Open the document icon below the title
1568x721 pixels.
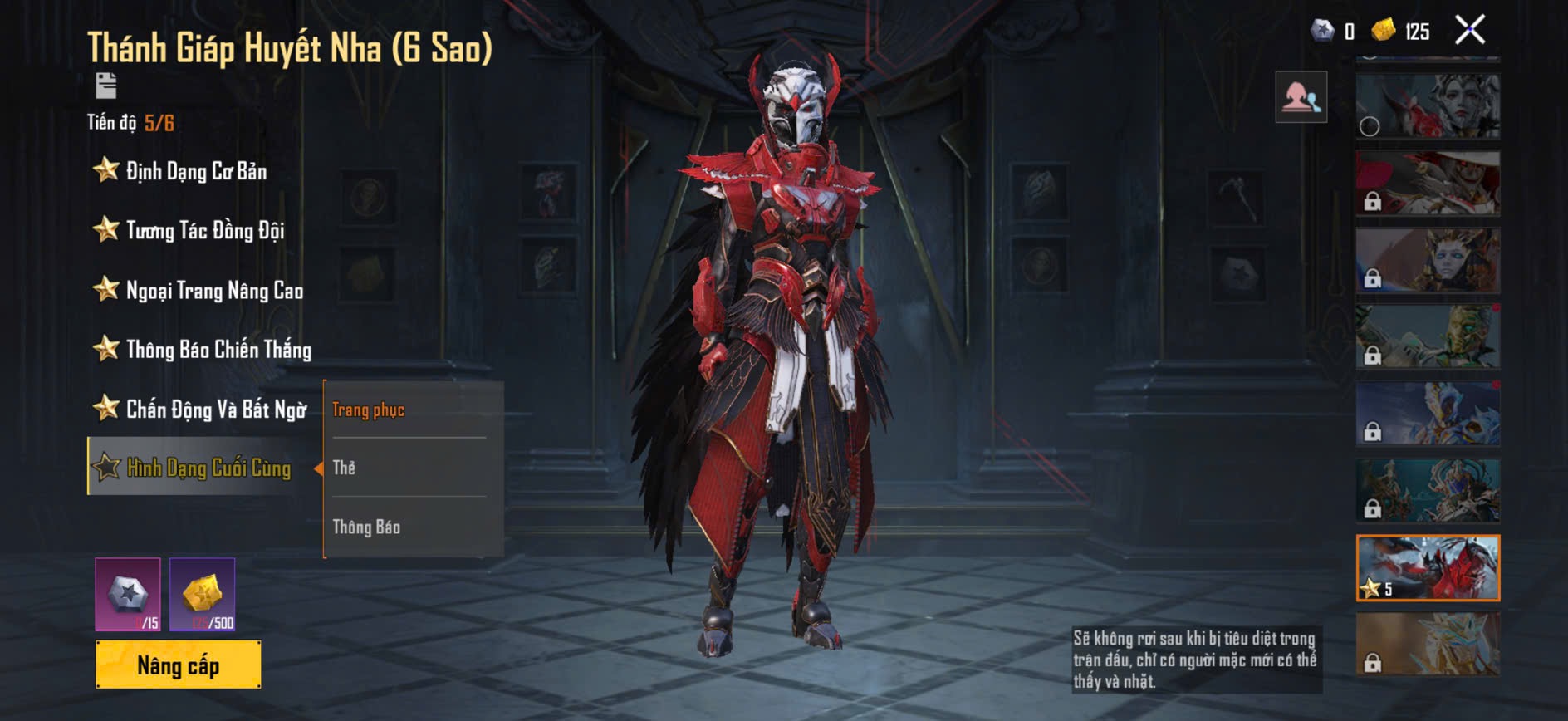click(106, 85)
